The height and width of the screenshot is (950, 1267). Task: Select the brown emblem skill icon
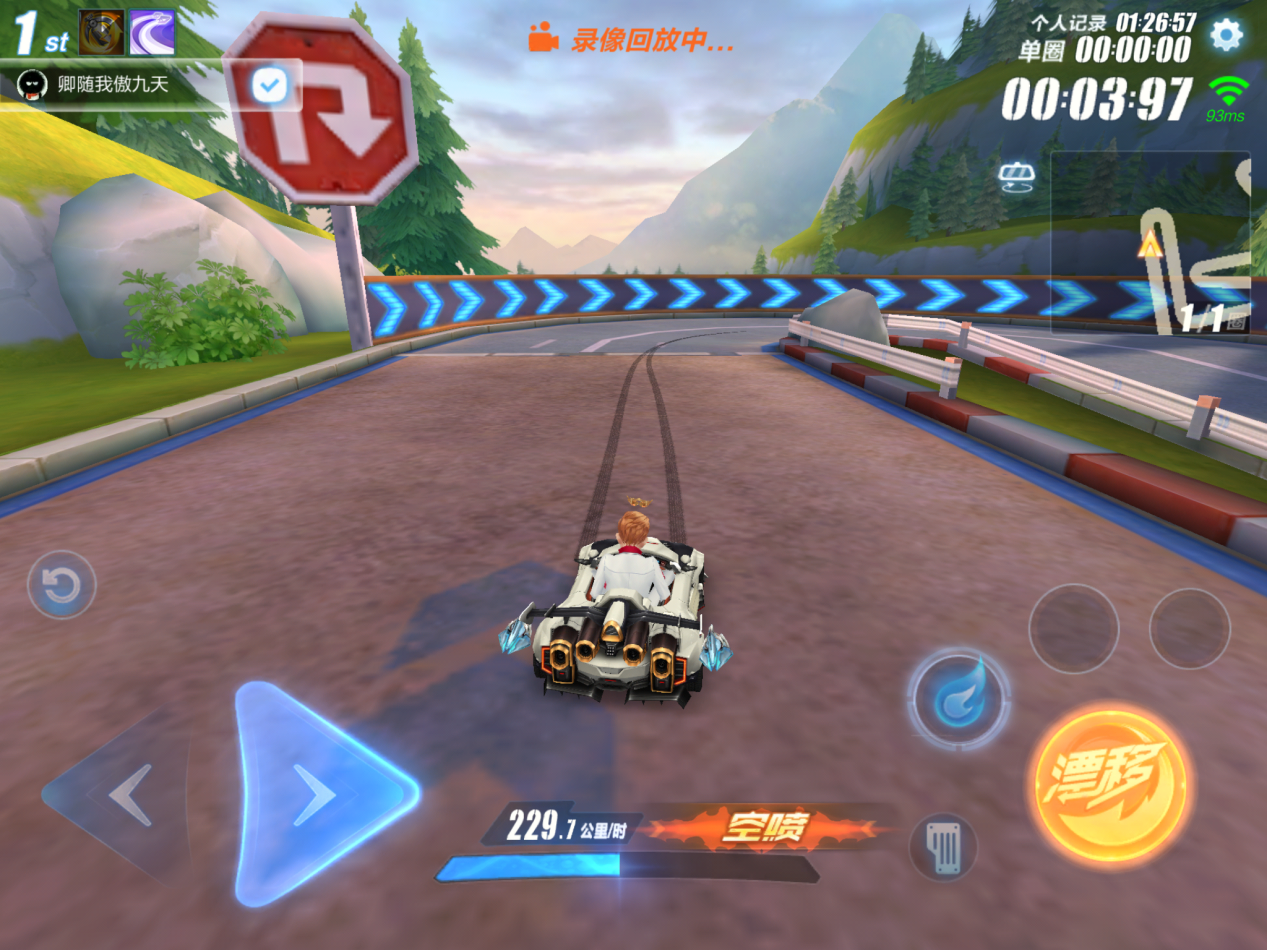(x=101, y=33)
